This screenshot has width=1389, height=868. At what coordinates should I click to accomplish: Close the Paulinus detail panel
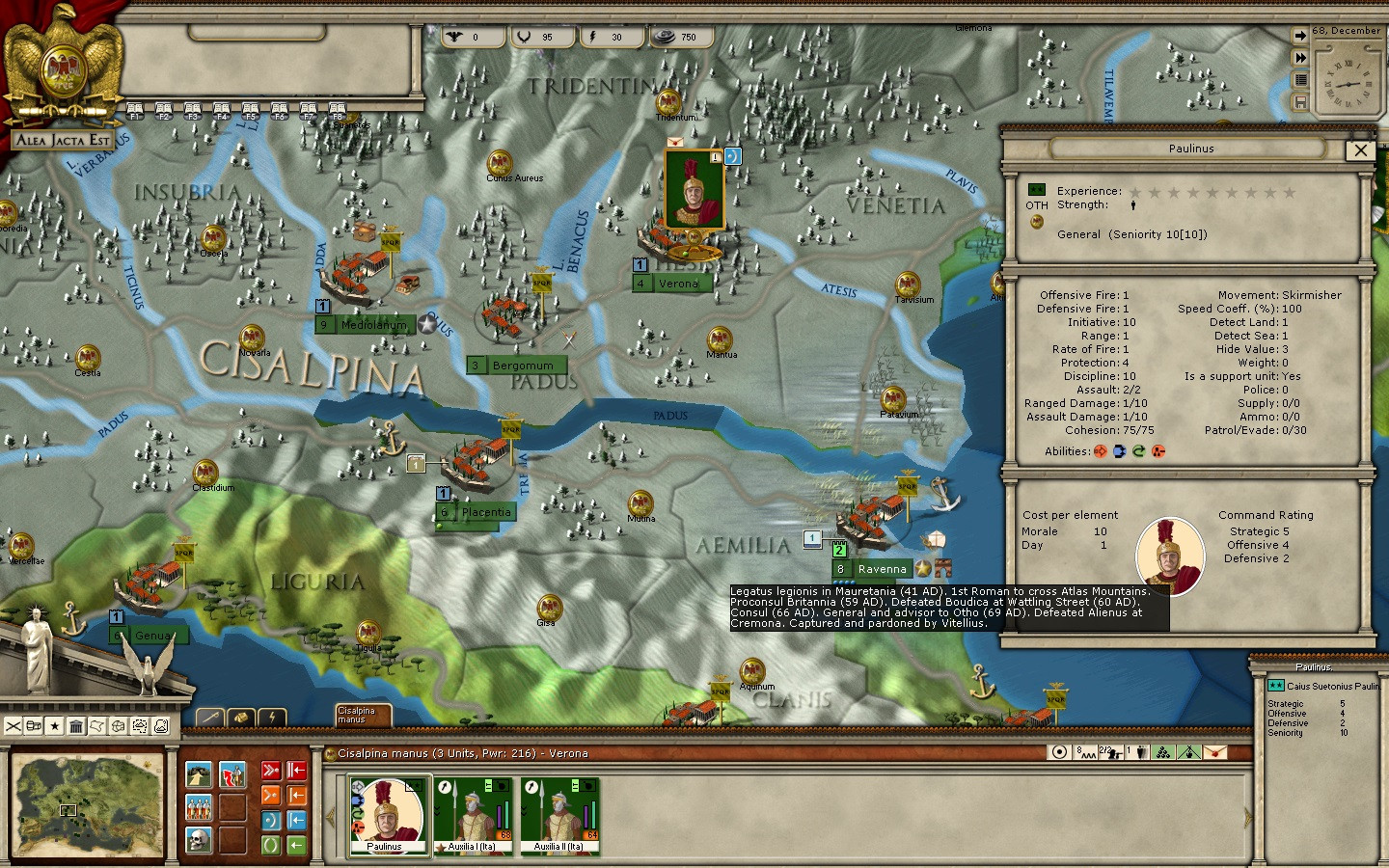(x=1360, y=149)
